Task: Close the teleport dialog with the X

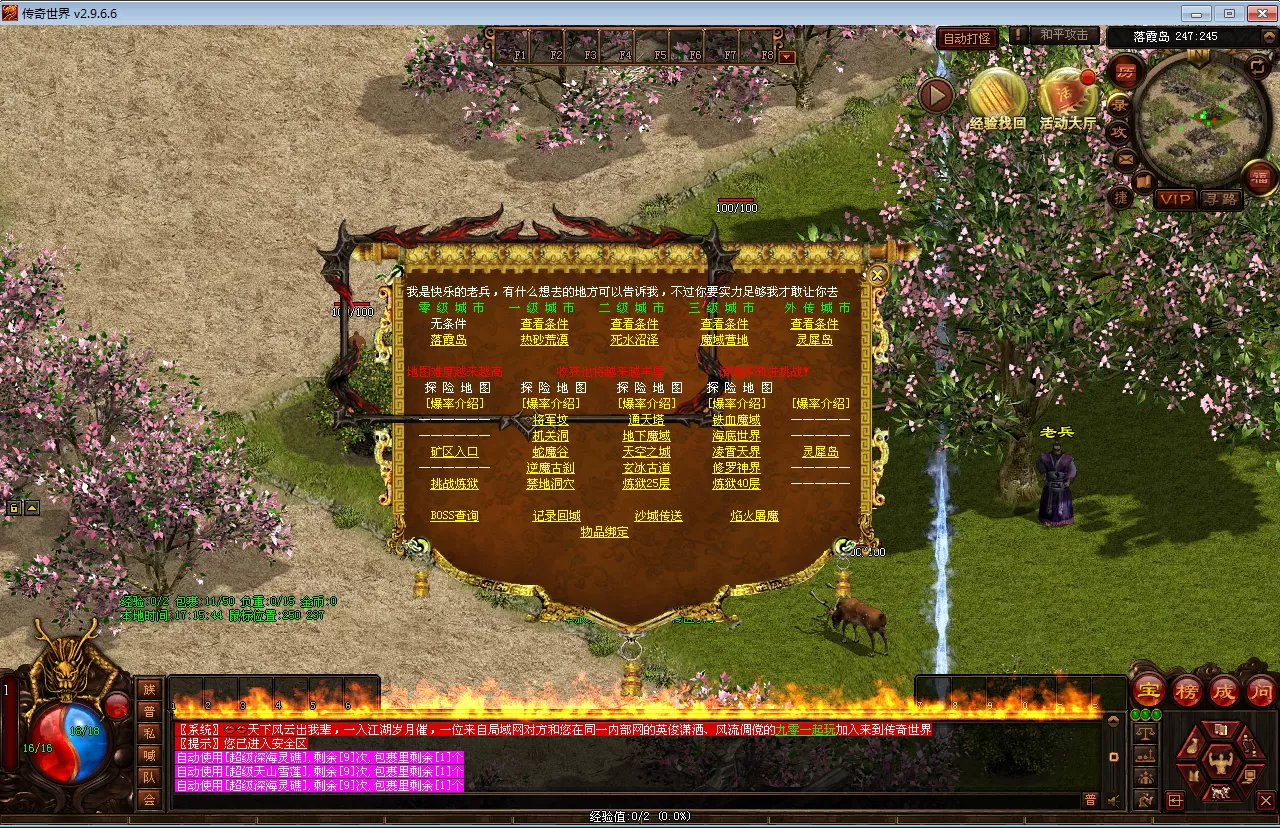Action: click(878, 273)
